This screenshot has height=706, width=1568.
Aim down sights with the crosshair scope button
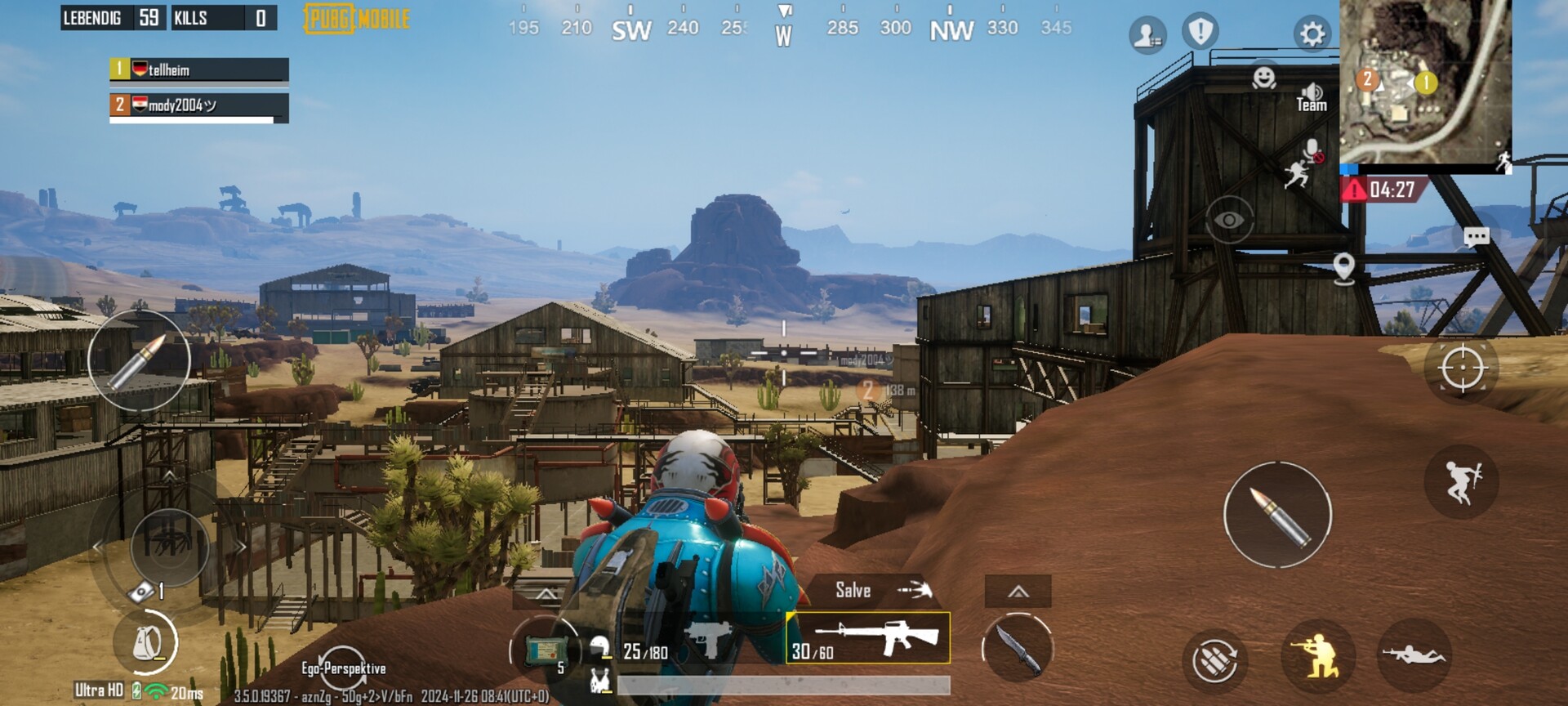(1462, 369)
